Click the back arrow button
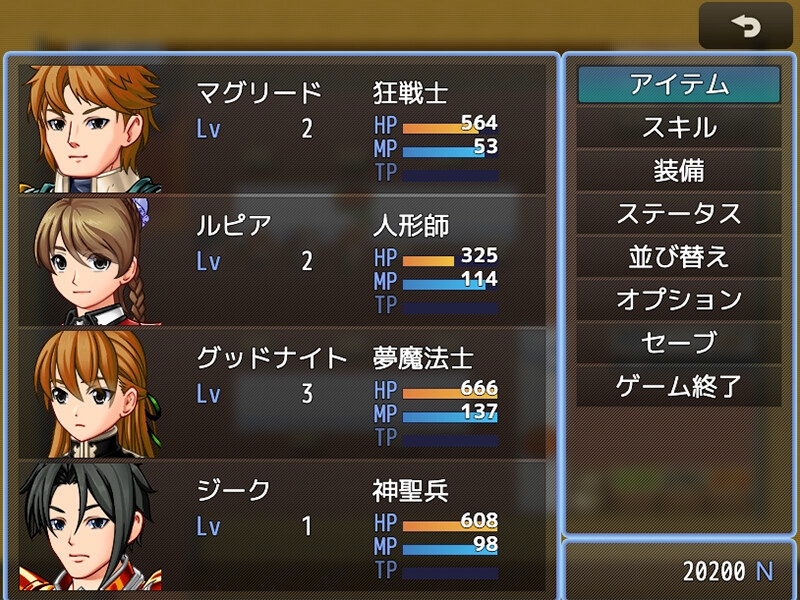800x600 pixels. pyautogui.click(x=745, y=26)
